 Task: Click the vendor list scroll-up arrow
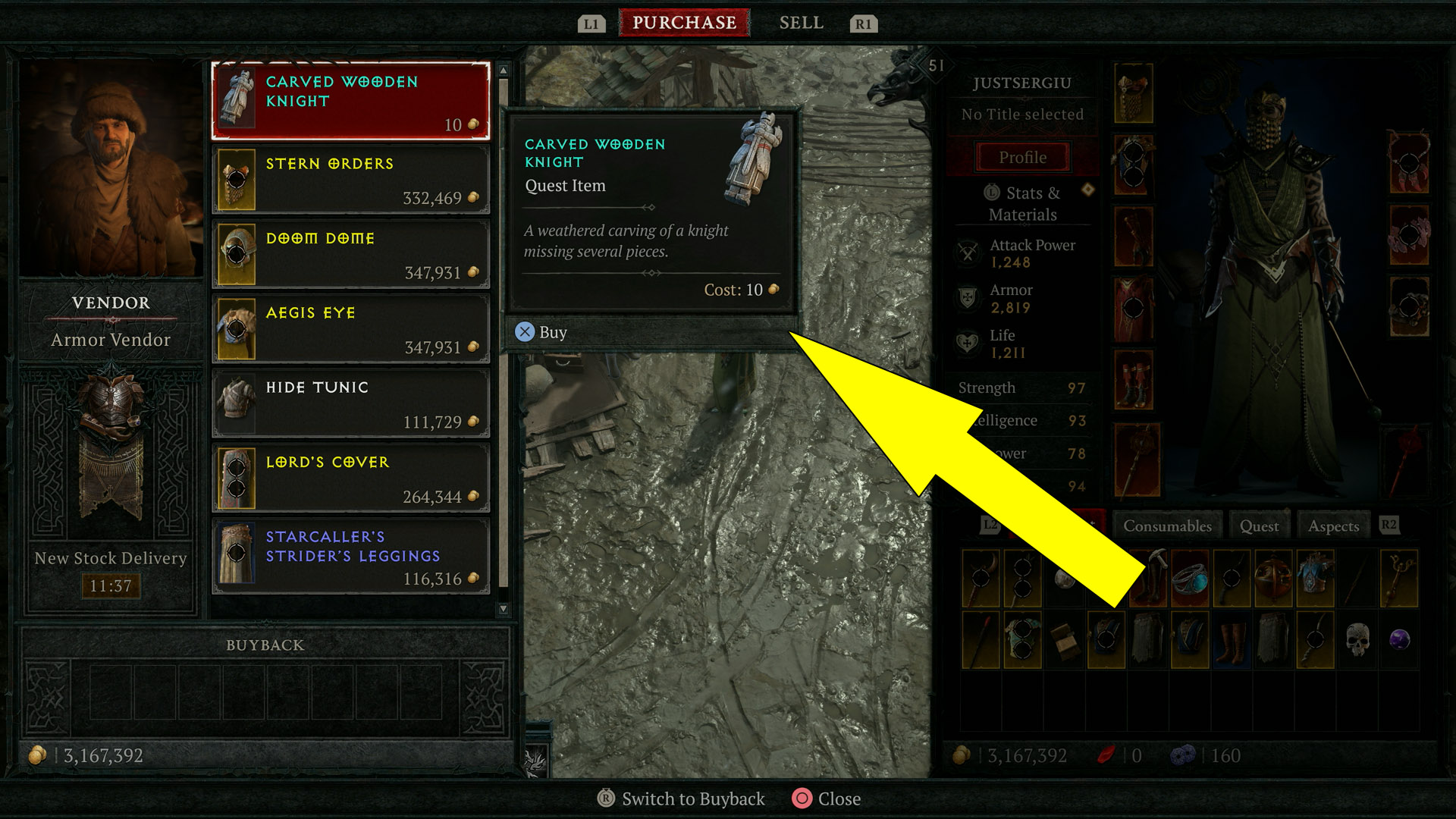pos(502,69)
